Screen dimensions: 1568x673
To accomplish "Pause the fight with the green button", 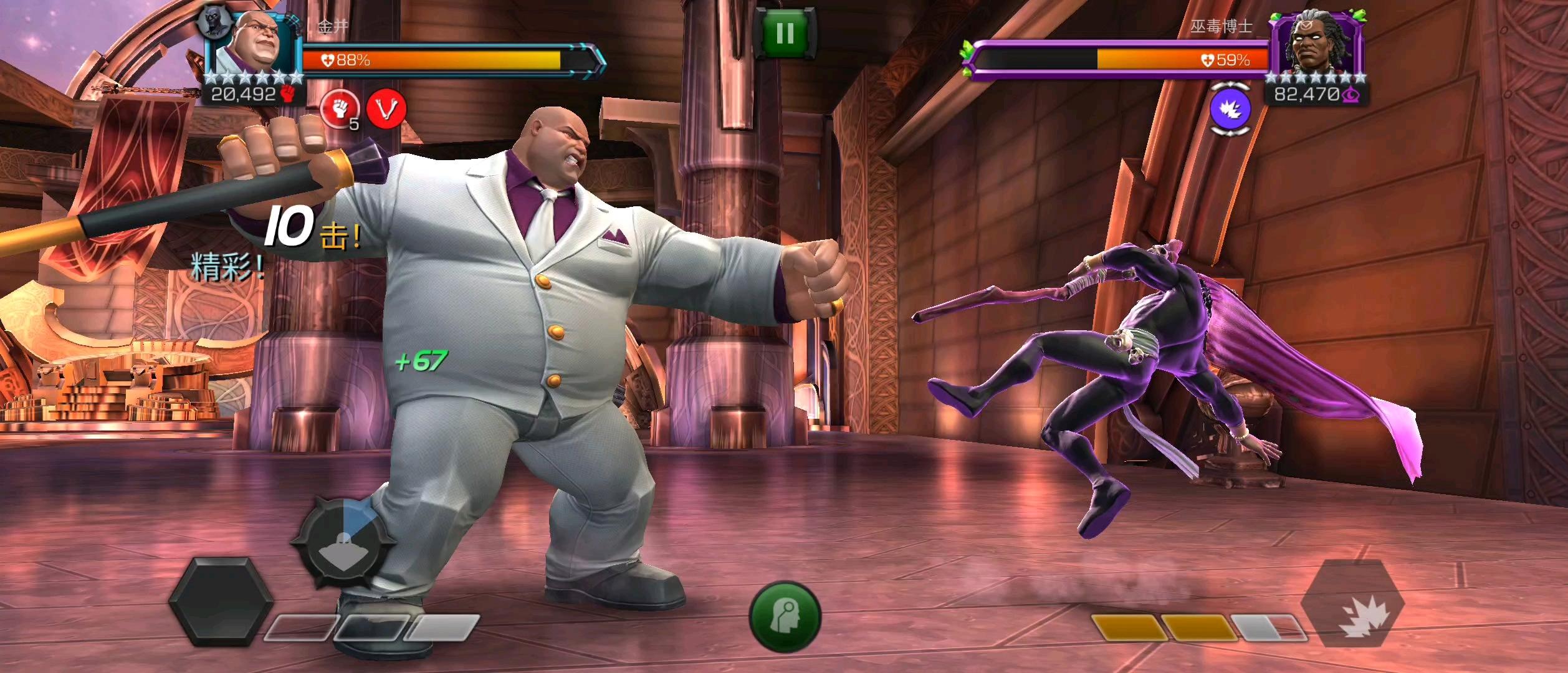I will coord(785,32).
